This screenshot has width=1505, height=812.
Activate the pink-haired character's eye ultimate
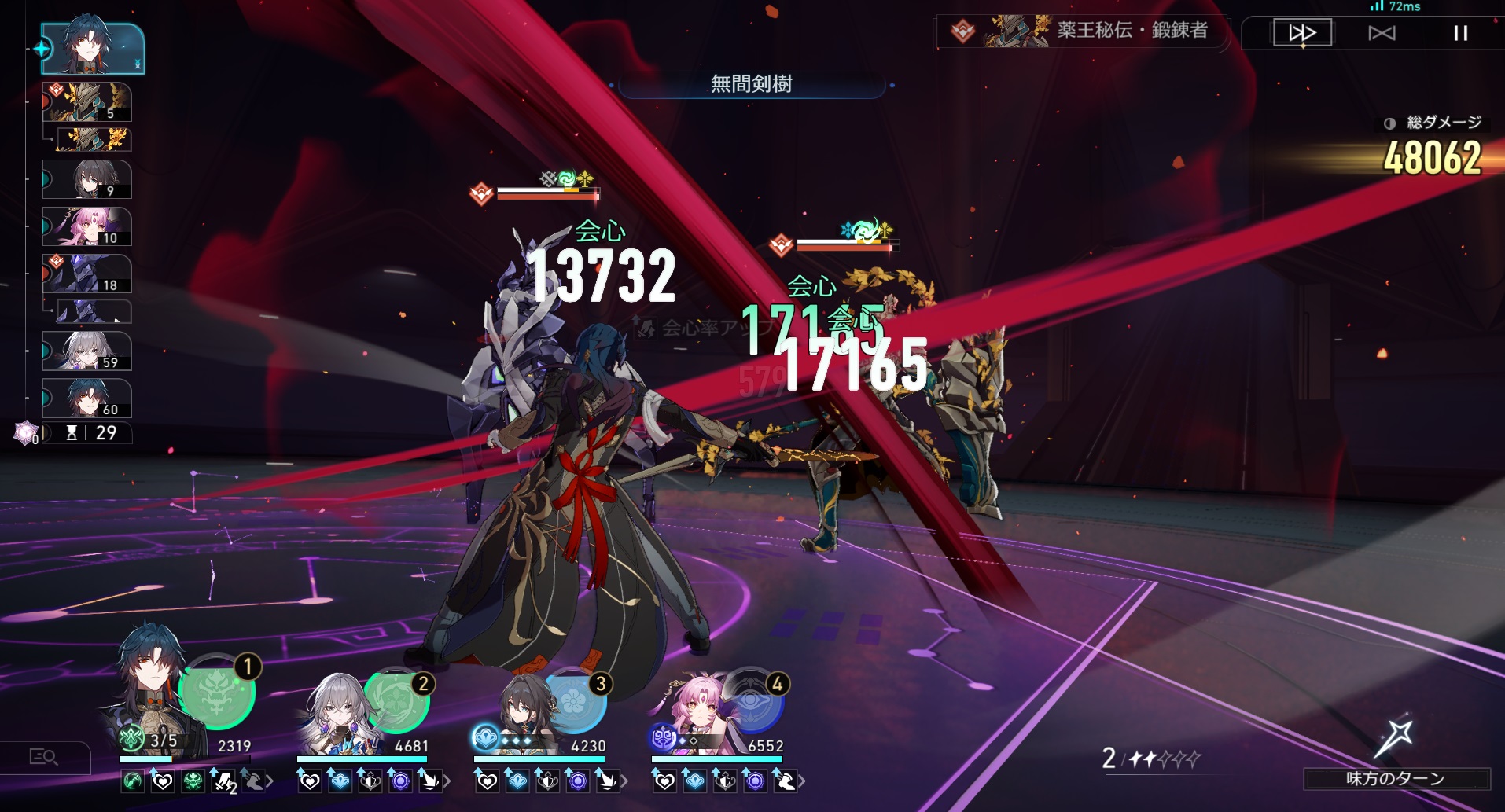[750, 701]
